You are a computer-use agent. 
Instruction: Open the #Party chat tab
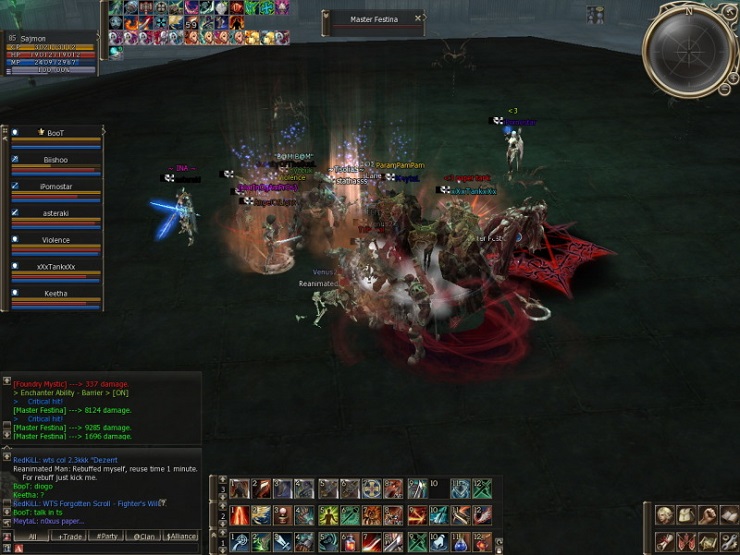(105, 536)
